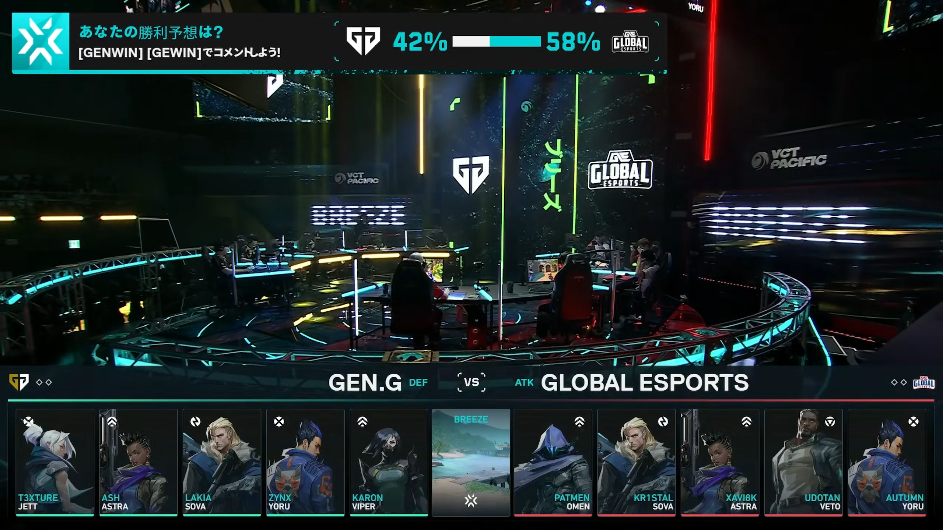Open Karon's Viper player card
This screenshot has width=943, height=530.
[x=387, y=462]
